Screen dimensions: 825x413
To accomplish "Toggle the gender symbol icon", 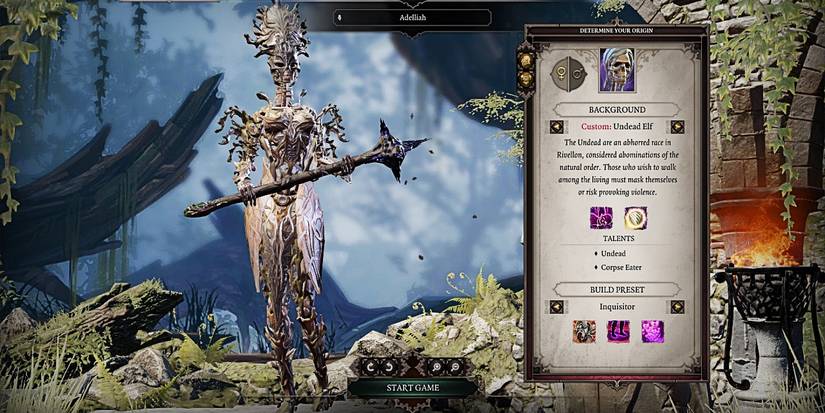I will (567, 73).
